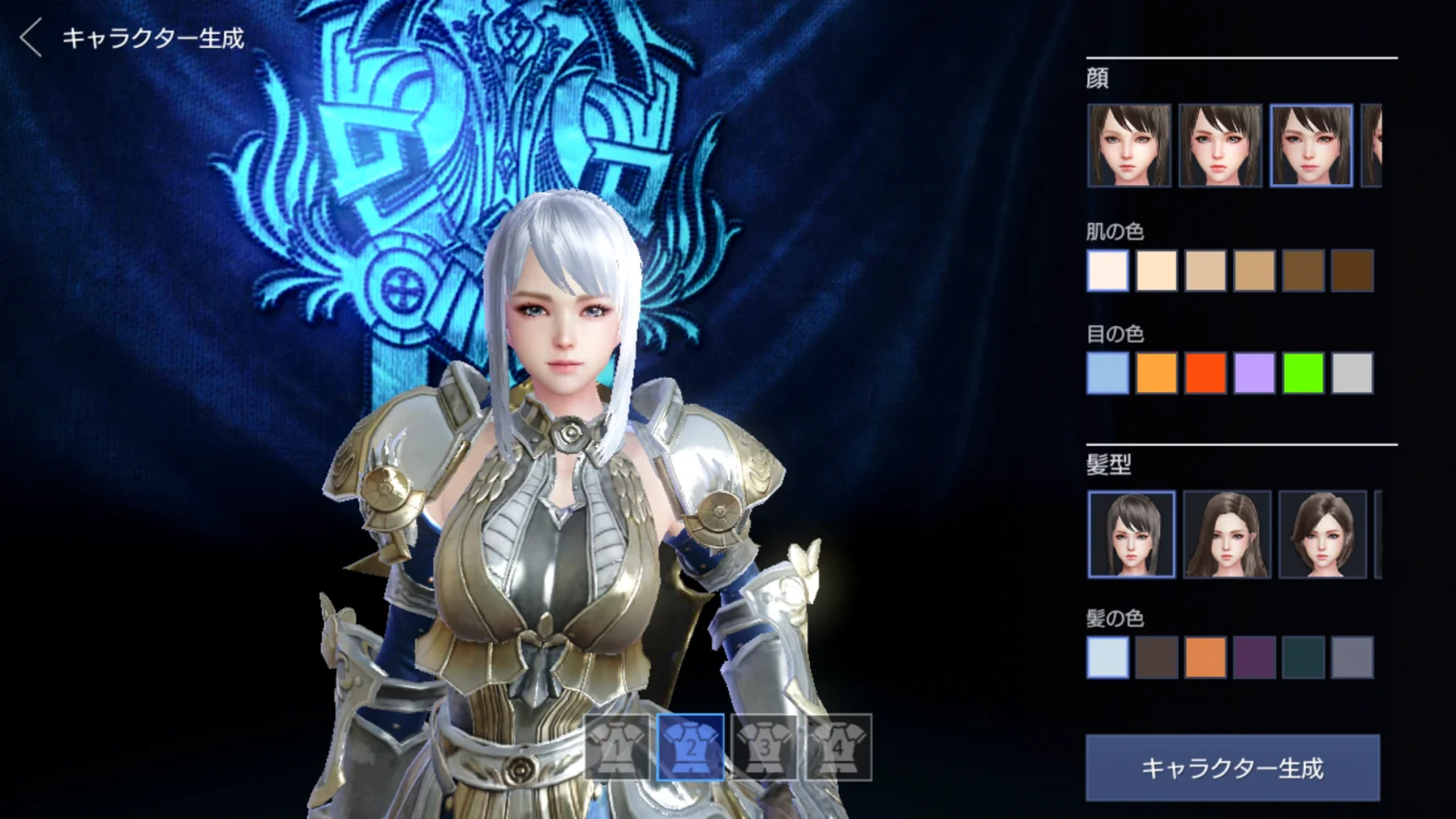Pick the highlighted third face thumbnail

coord(1311,146)
